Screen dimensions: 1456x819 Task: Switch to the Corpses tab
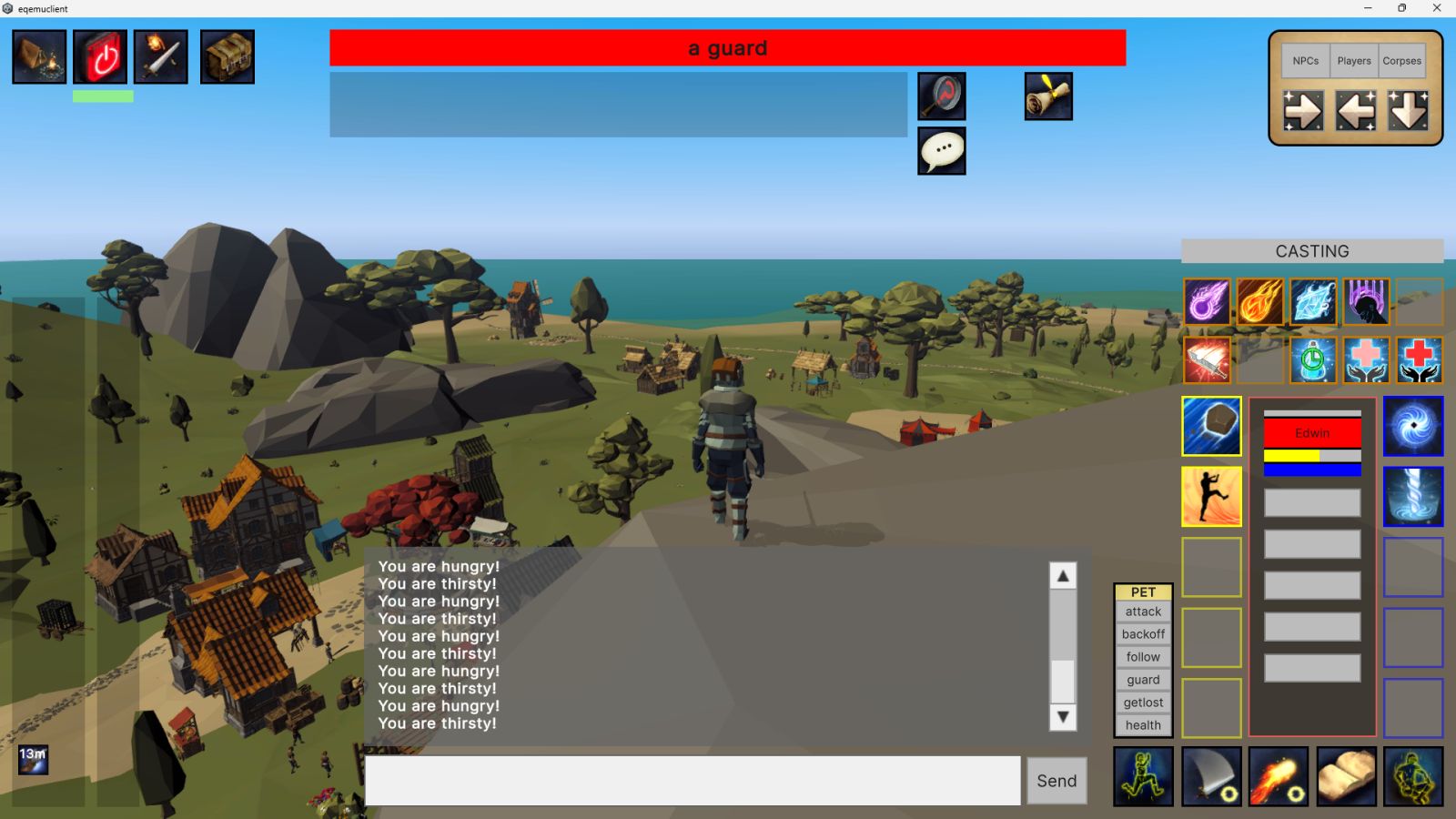(1401, 61)
